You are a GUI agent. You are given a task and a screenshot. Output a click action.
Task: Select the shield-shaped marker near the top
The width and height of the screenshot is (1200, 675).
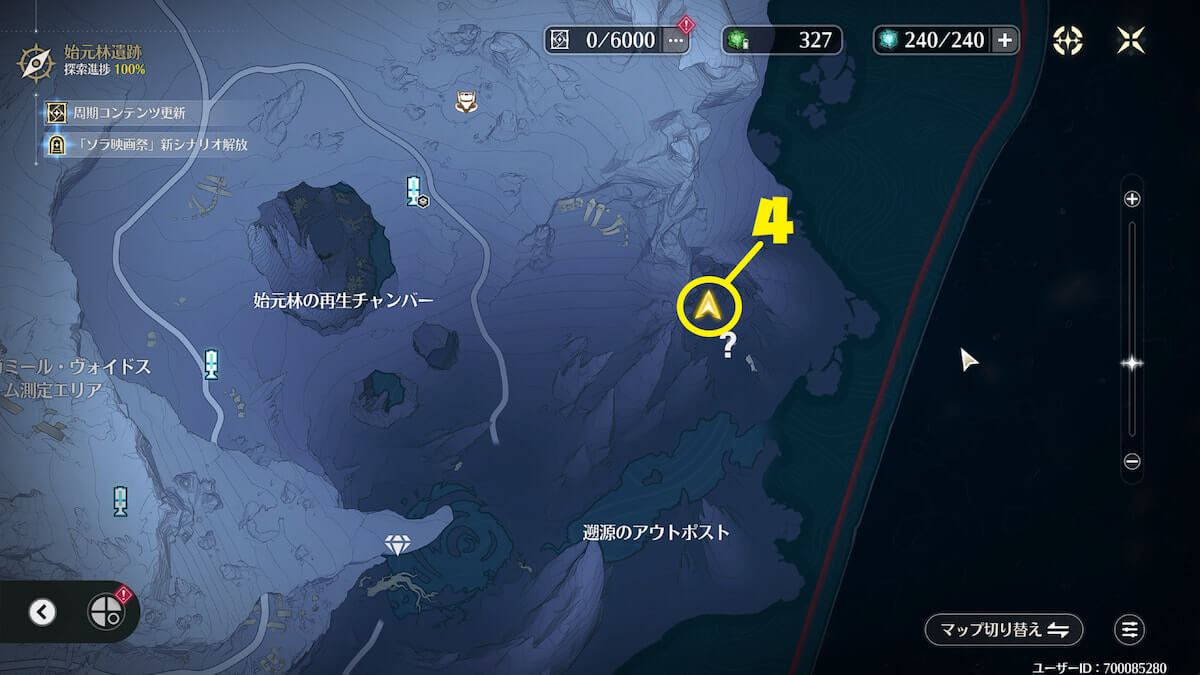tap(466, 100)
